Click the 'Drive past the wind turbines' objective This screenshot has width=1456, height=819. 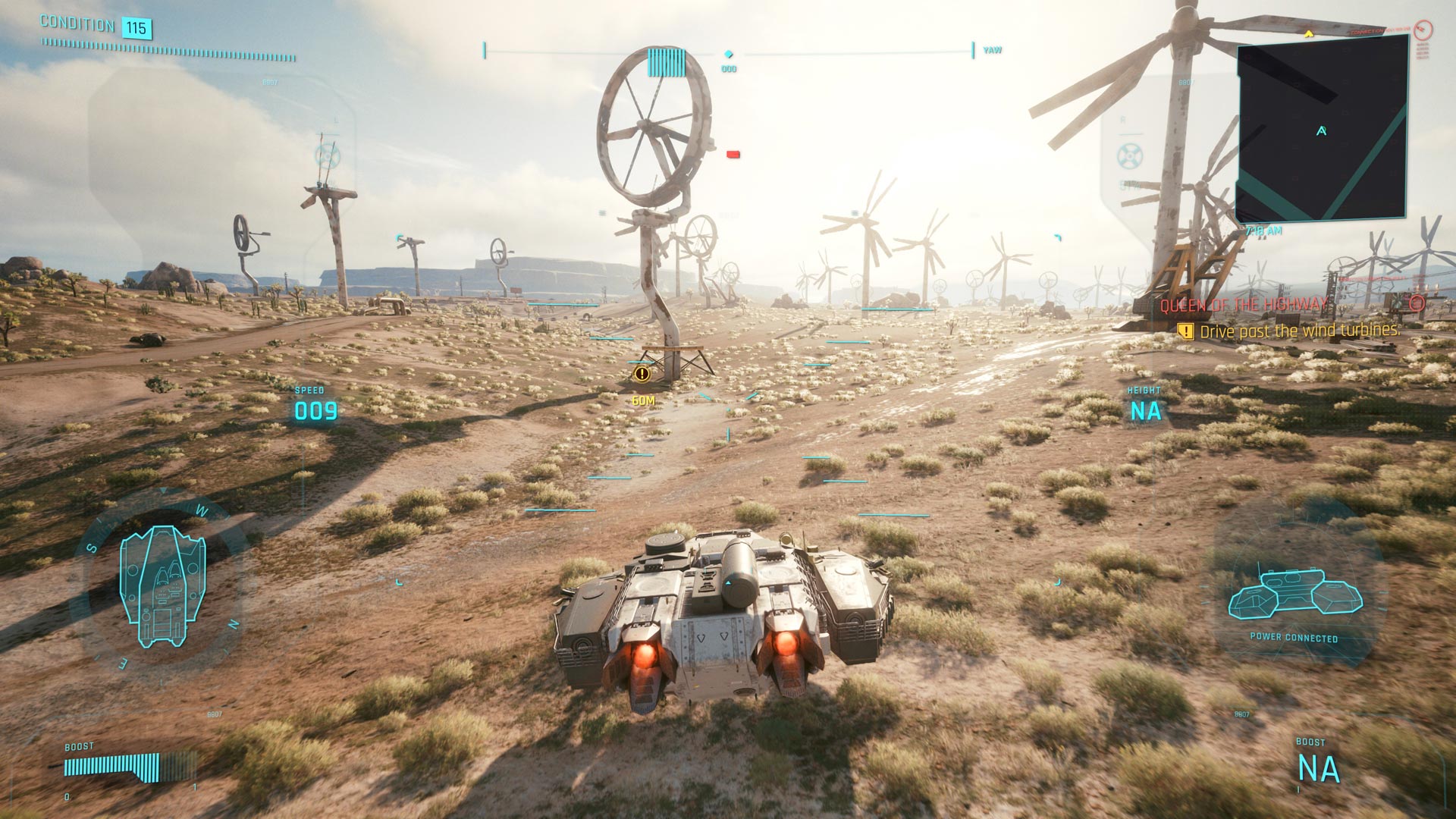pyautogui.click(x=1299, y=331)
